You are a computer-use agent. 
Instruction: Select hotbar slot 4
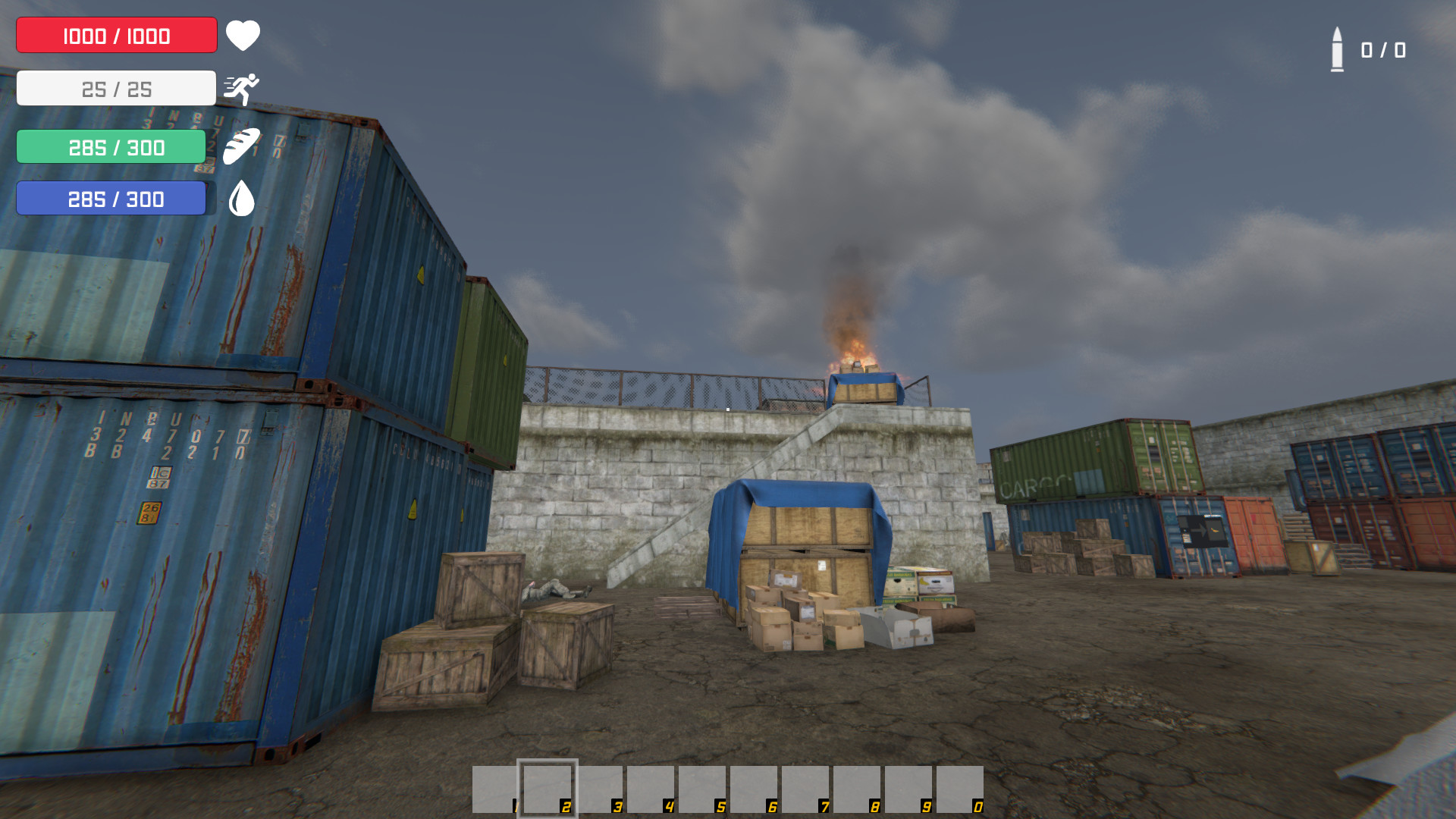(650, 792)
